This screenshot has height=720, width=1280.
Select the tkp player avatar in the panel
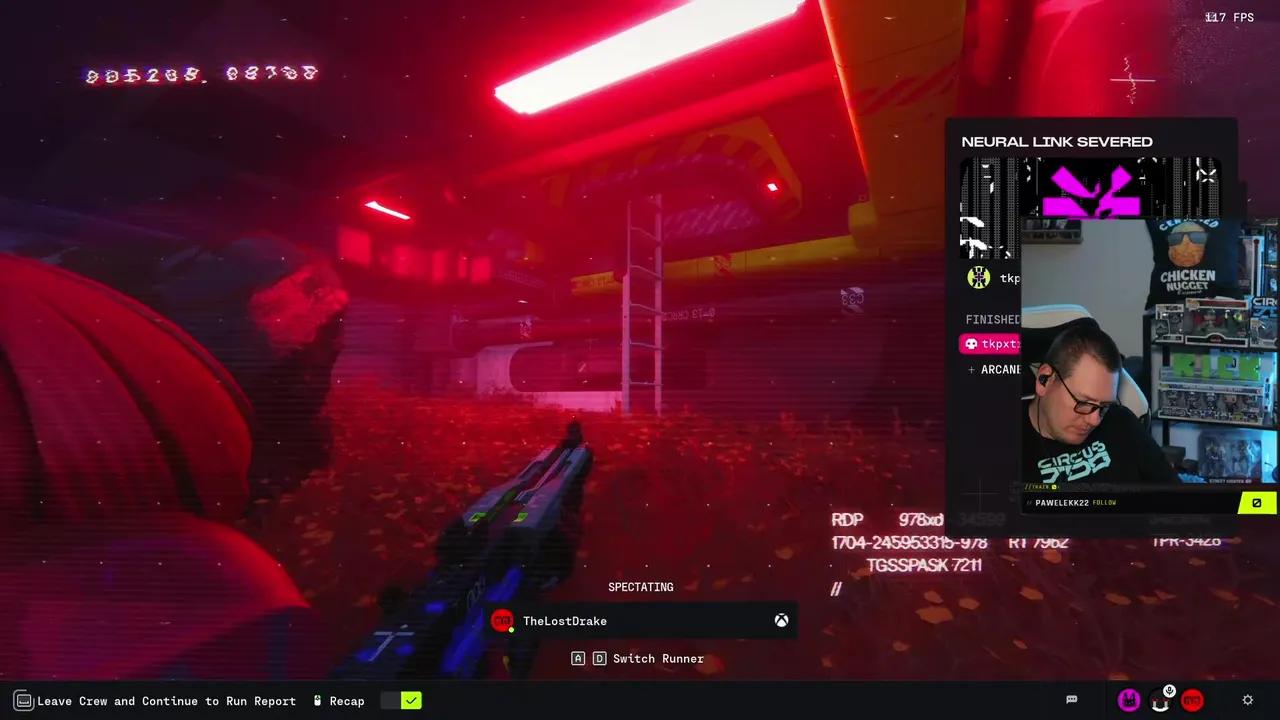(978, 277)
